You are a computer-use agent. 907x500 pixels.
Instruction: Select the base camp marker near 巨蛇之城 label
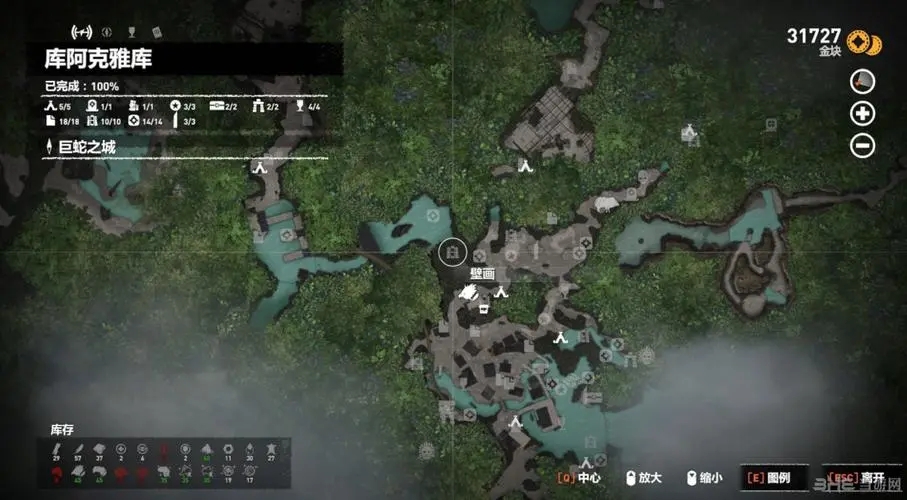tap(259, 168)
